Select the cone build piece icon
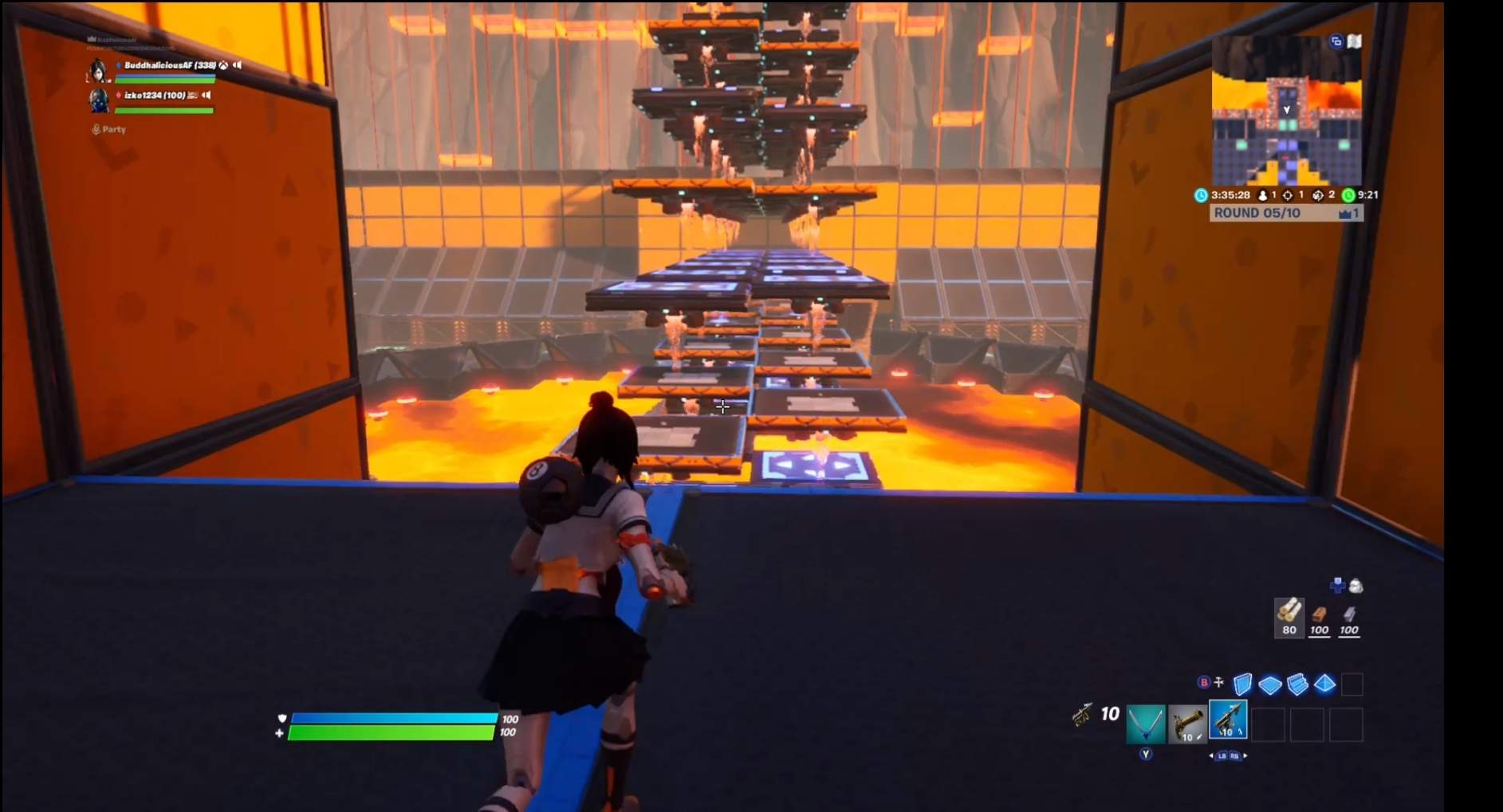 1324,685
